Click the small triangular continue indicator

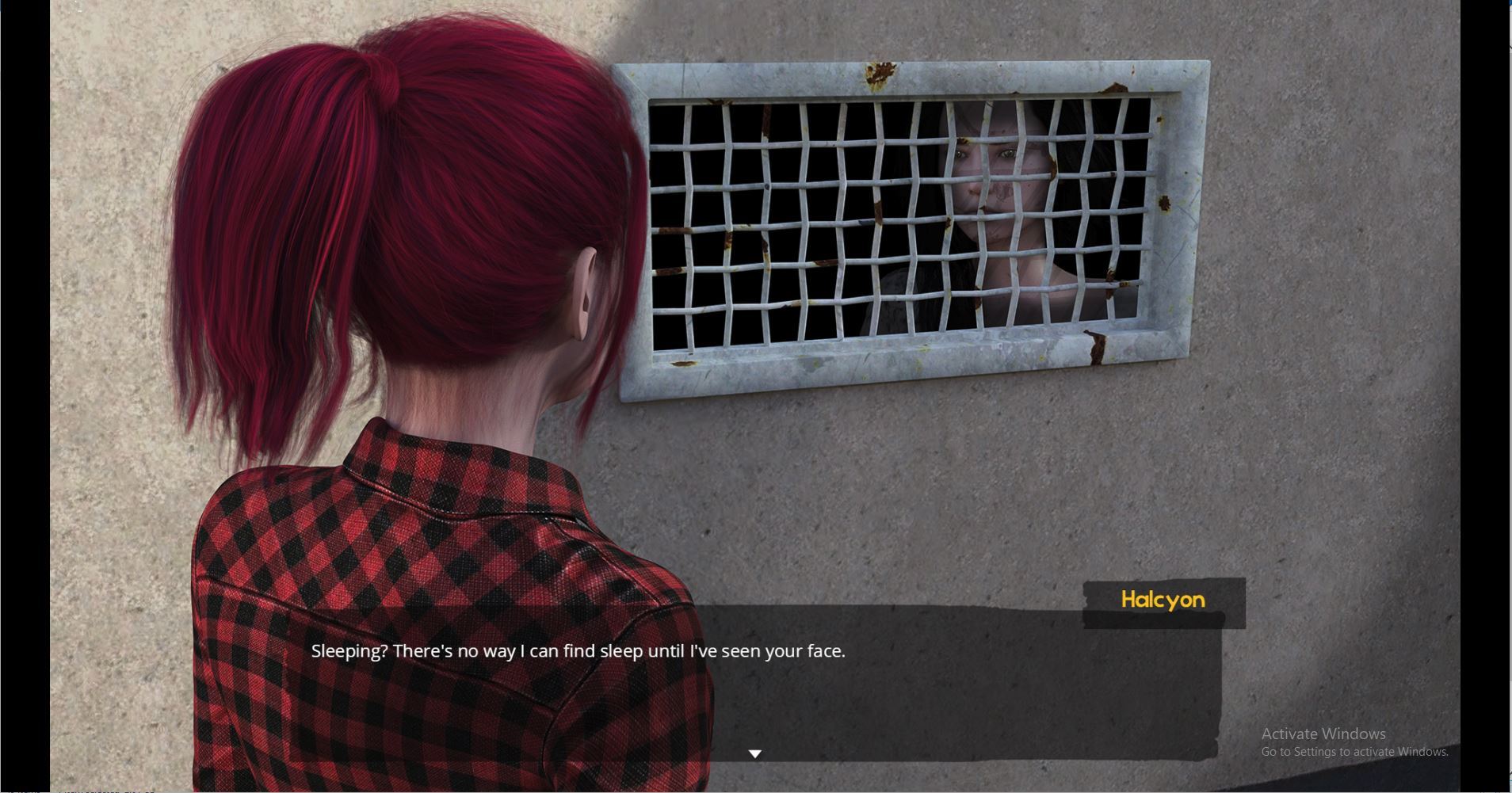point(754,753)
